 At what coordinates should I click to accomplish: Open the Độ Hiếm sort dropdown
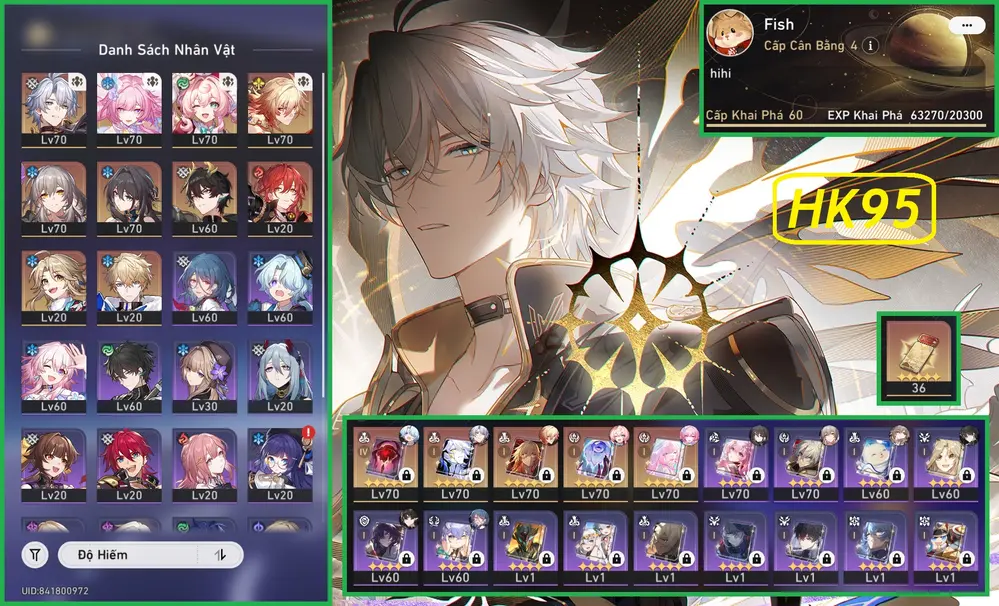click(132, 554)
